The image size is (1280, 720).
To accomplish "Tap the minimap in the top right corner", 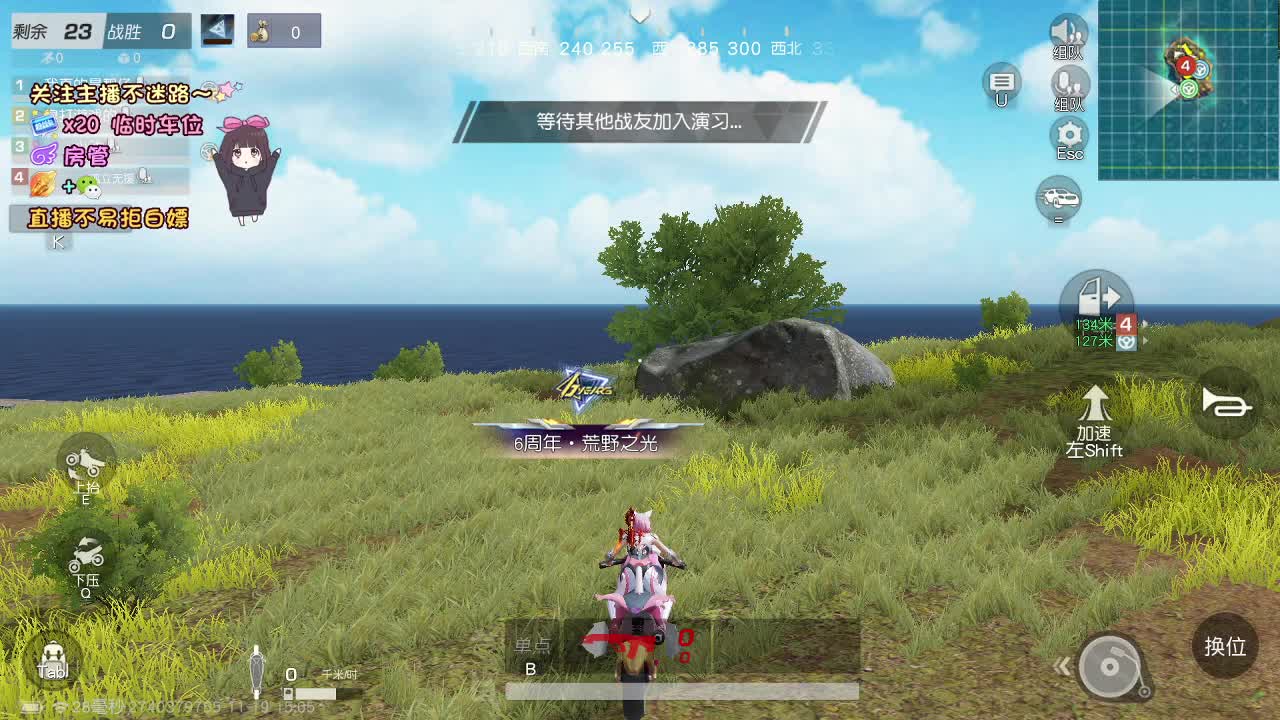I will [x=1188, y=90].
